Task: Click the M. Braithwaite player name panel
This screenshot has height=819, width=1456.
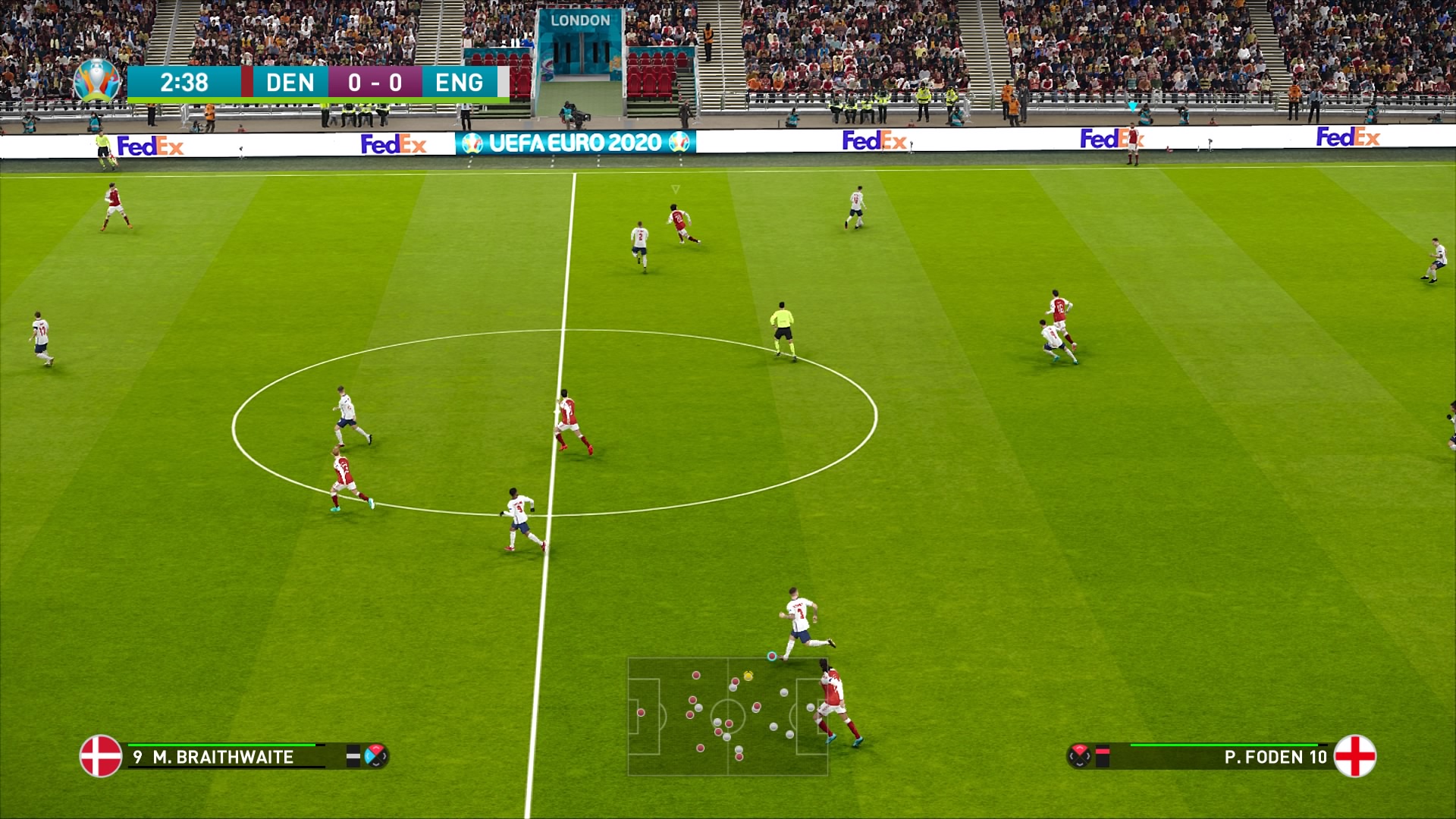Action: coord(223,757)
